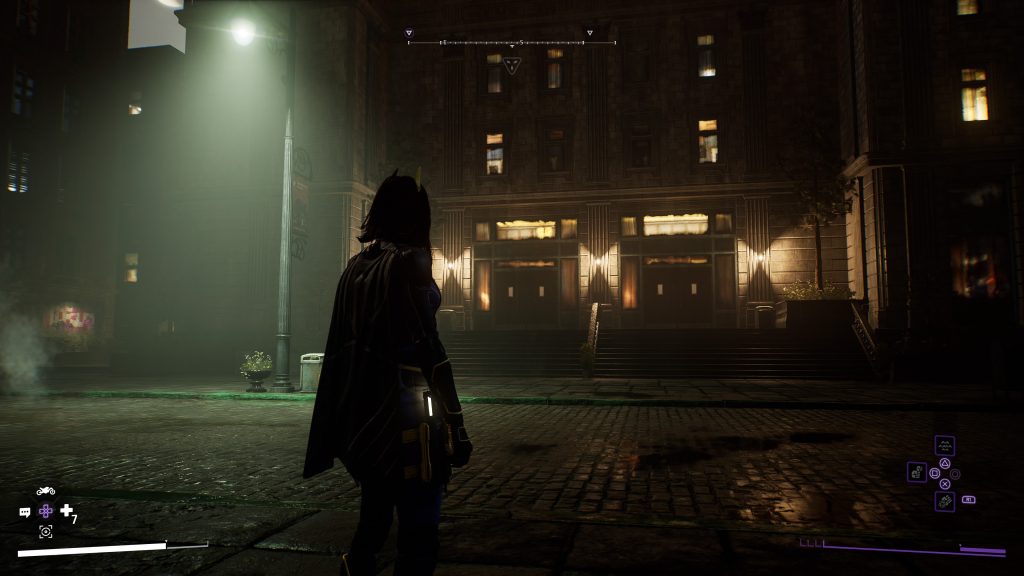This screenshot has width=1024, height=576.
Task: Open the speech bubble emote icon
Action: [25, 512]
